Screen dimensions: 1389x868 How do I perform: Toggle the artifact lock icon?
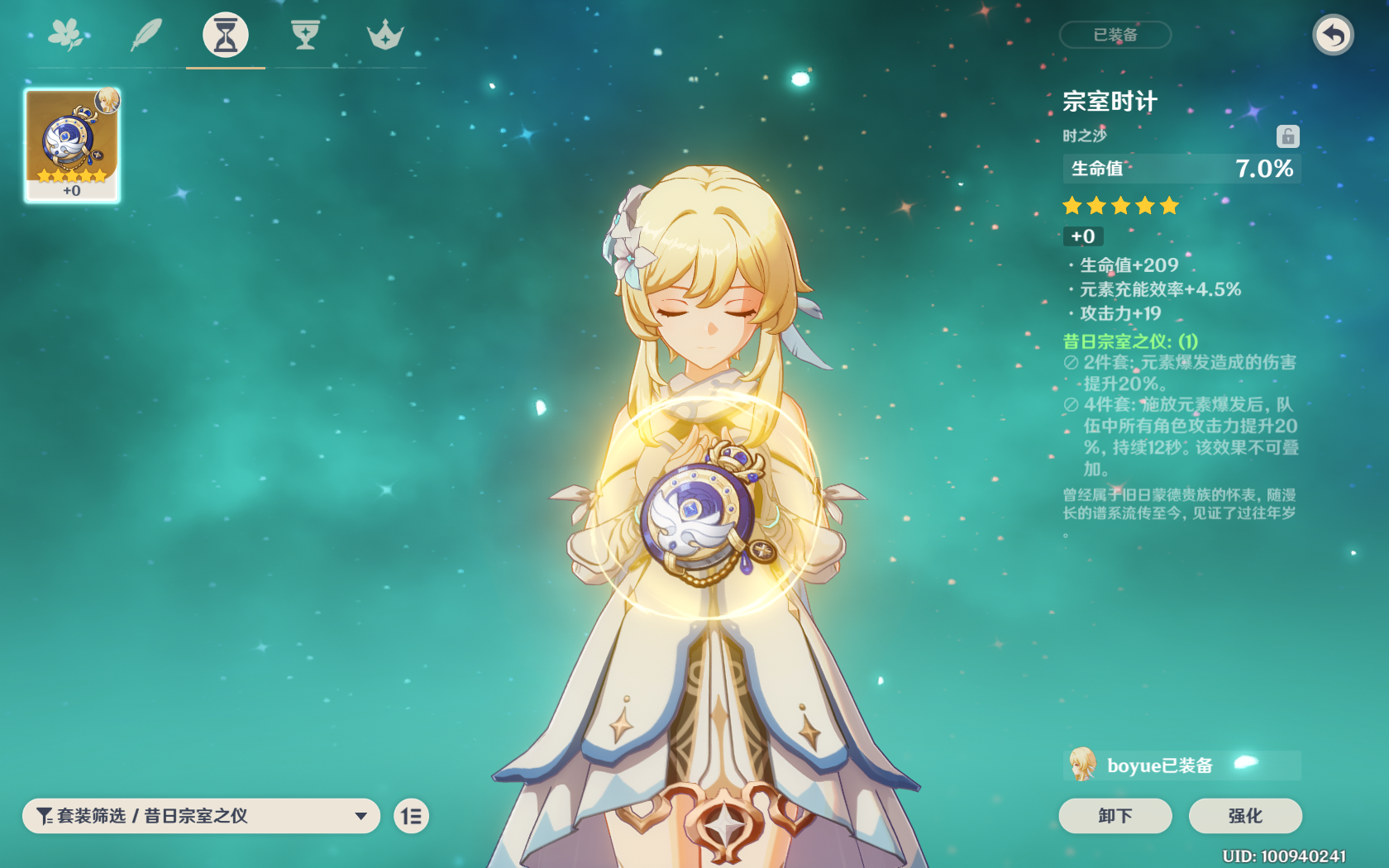click(x=1287, y=136)
